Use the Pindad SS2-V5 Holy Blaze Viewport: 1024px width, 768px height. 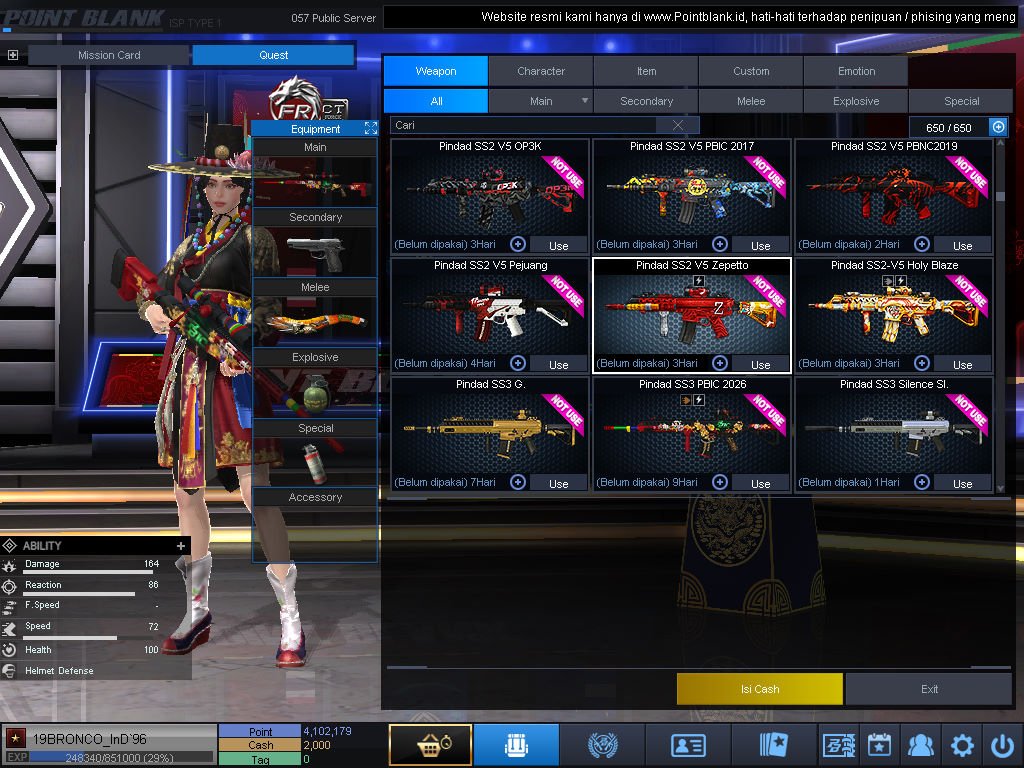coord(962,364)
